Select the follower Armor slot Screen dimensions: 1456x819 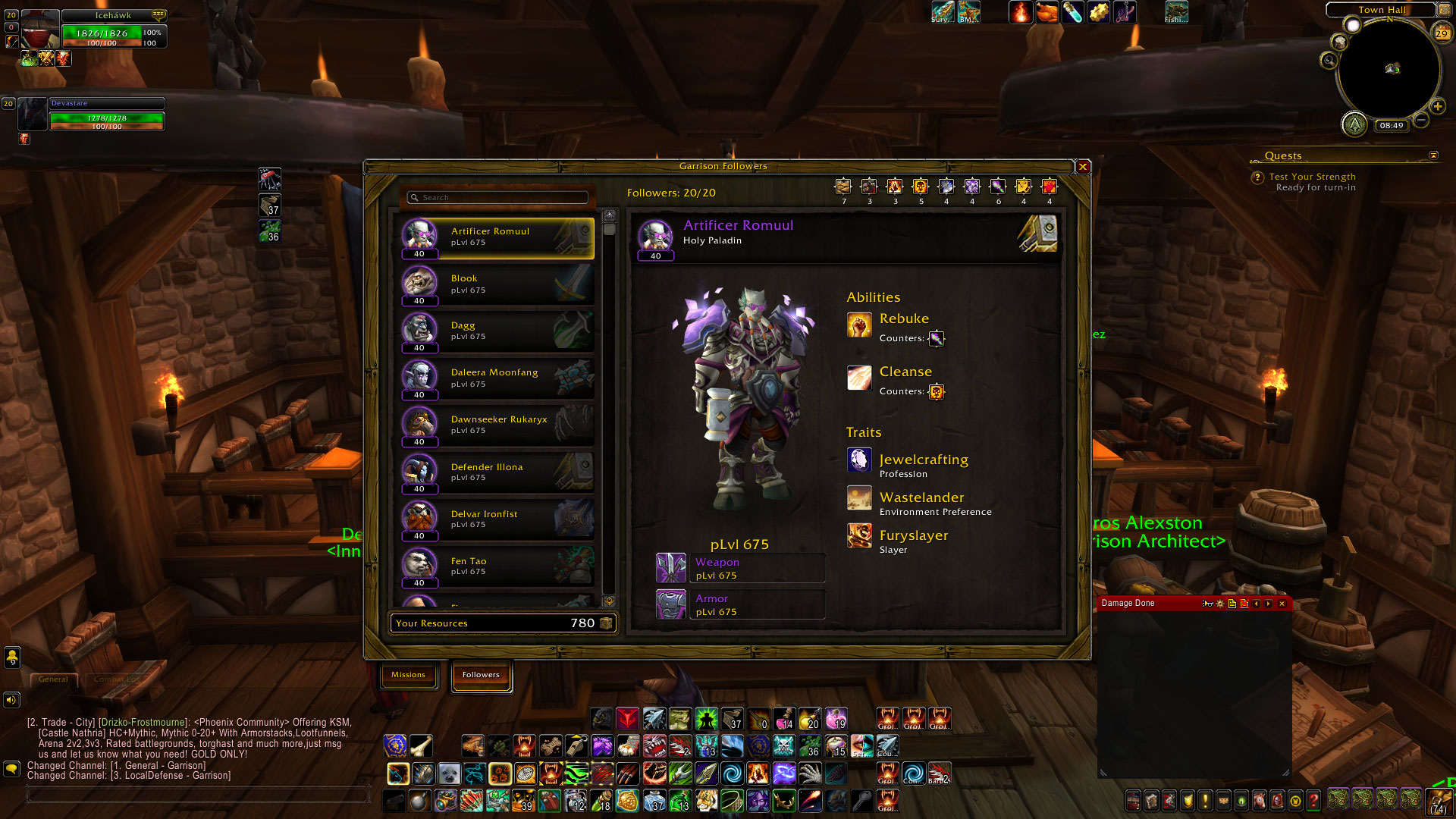(671, 605)
